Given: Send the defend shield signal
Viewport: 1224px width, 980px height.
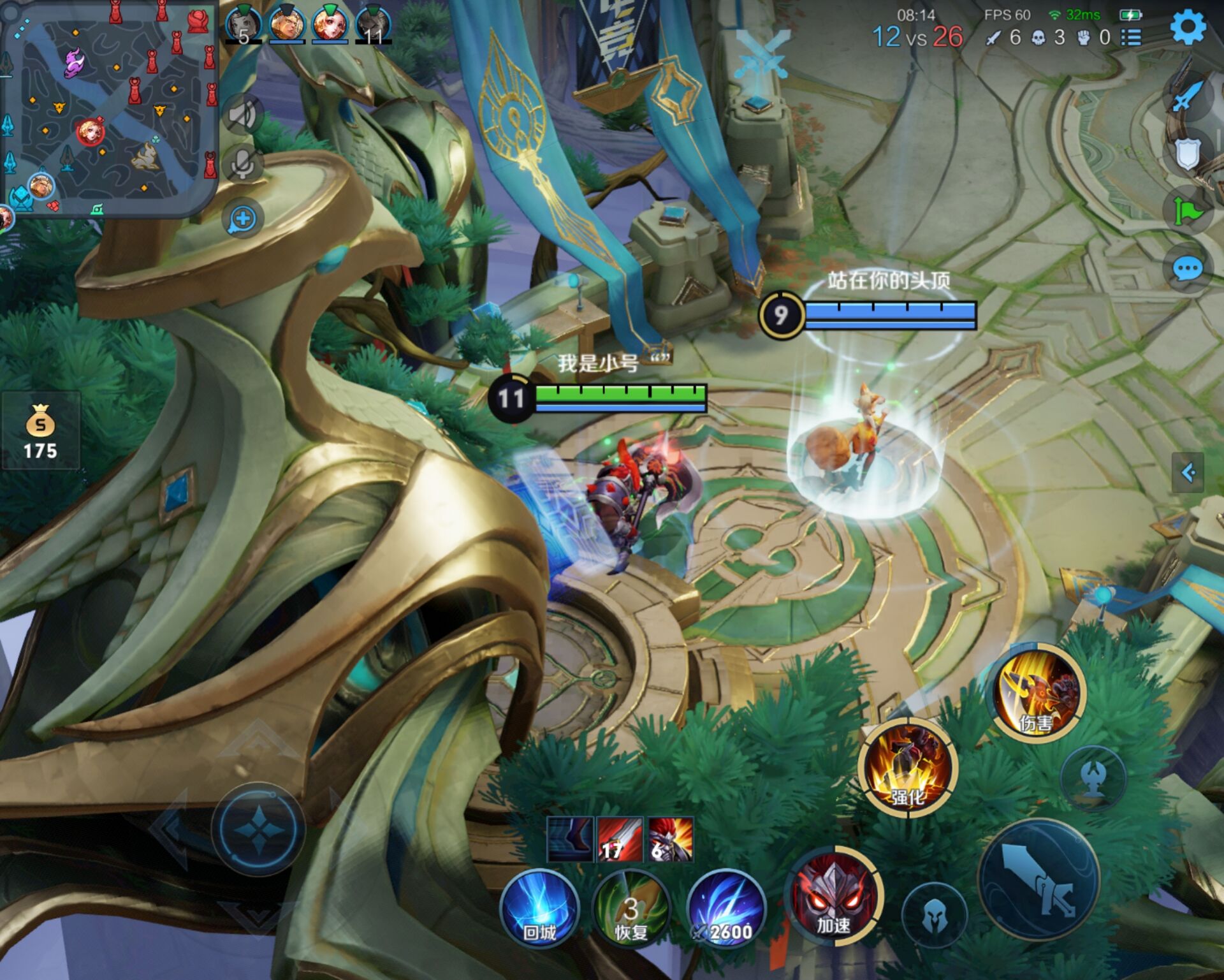Looking at the screenshot, I should point(1187,154).
